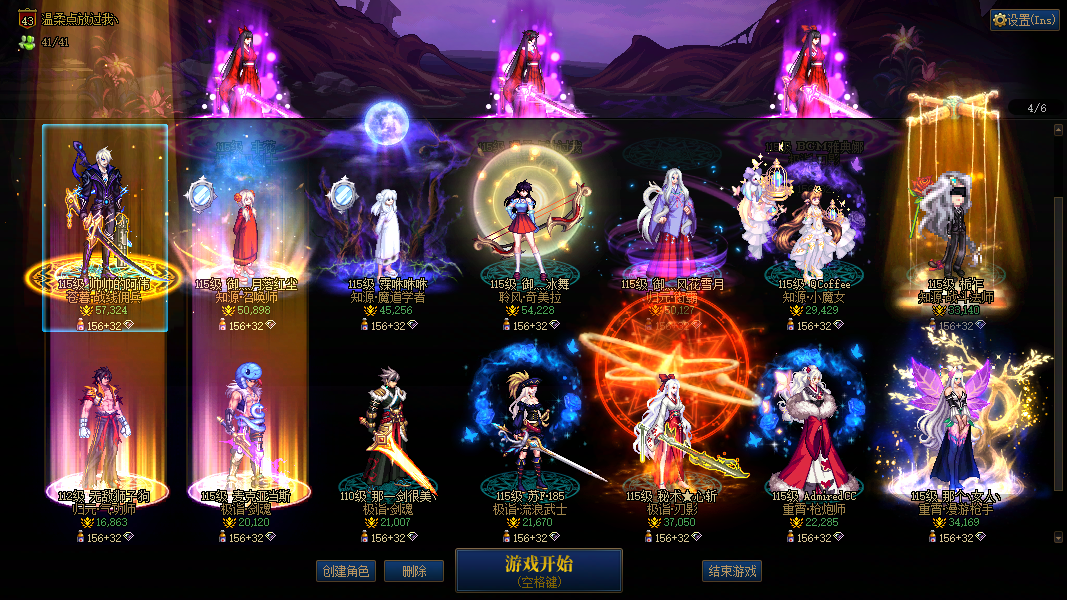The width and height of the screenshot is (1067, 600).
Task: Click the 删除 delete character button
Action: (x=414, y=571)
